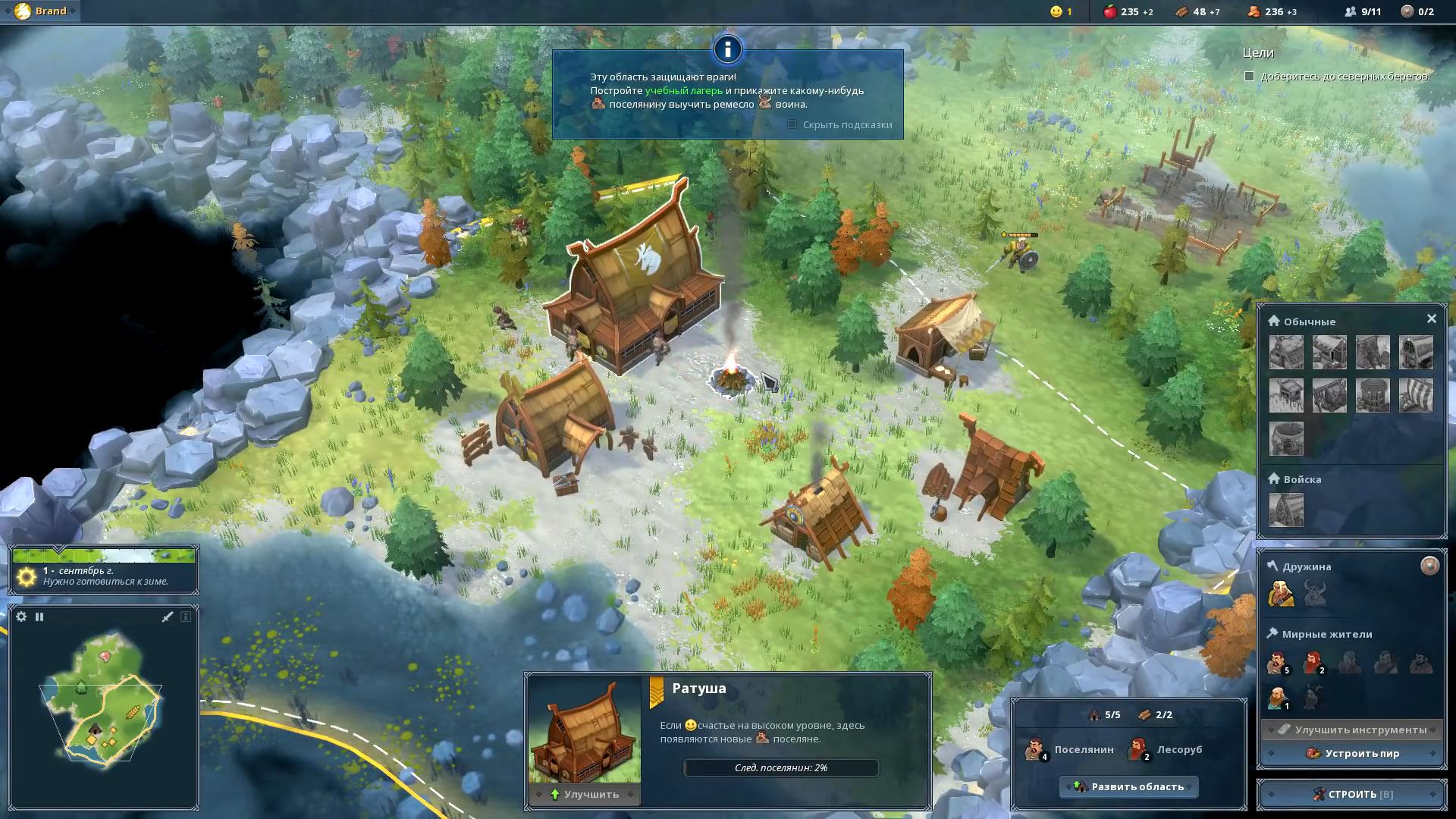Click Развить область button

tap(1128, 786)
